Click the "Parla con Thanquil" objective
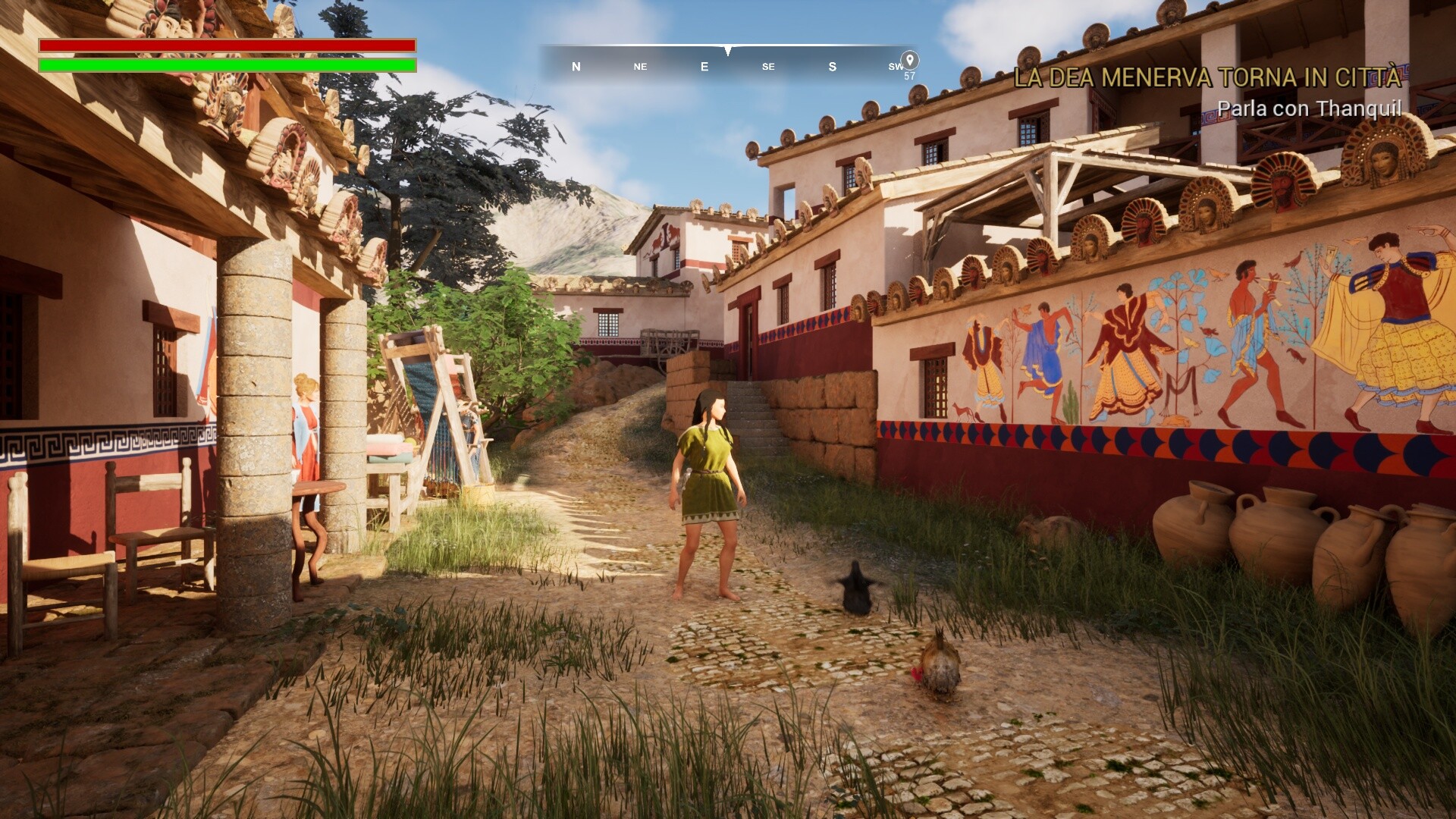 point(1309,108)
